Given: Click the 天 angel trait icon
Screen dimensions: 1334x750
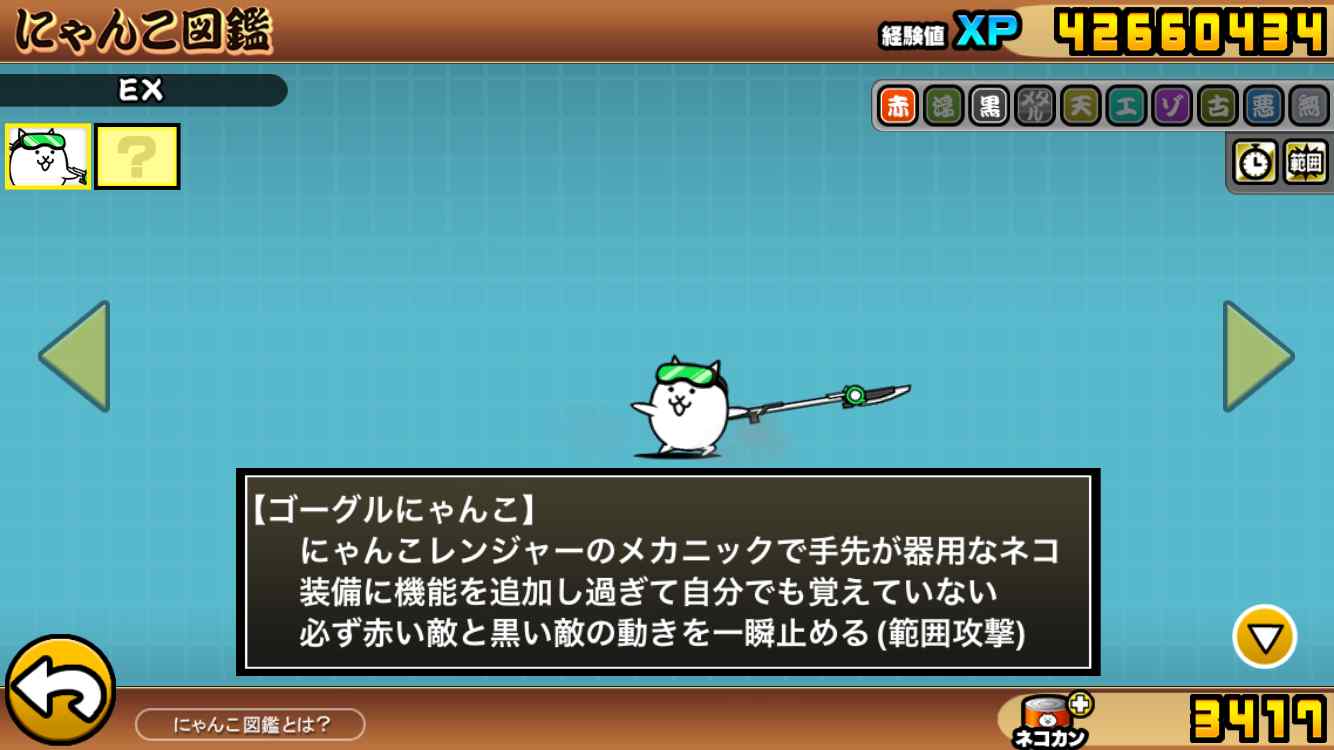Looking at the screenshot, I should coord(1080,106).
